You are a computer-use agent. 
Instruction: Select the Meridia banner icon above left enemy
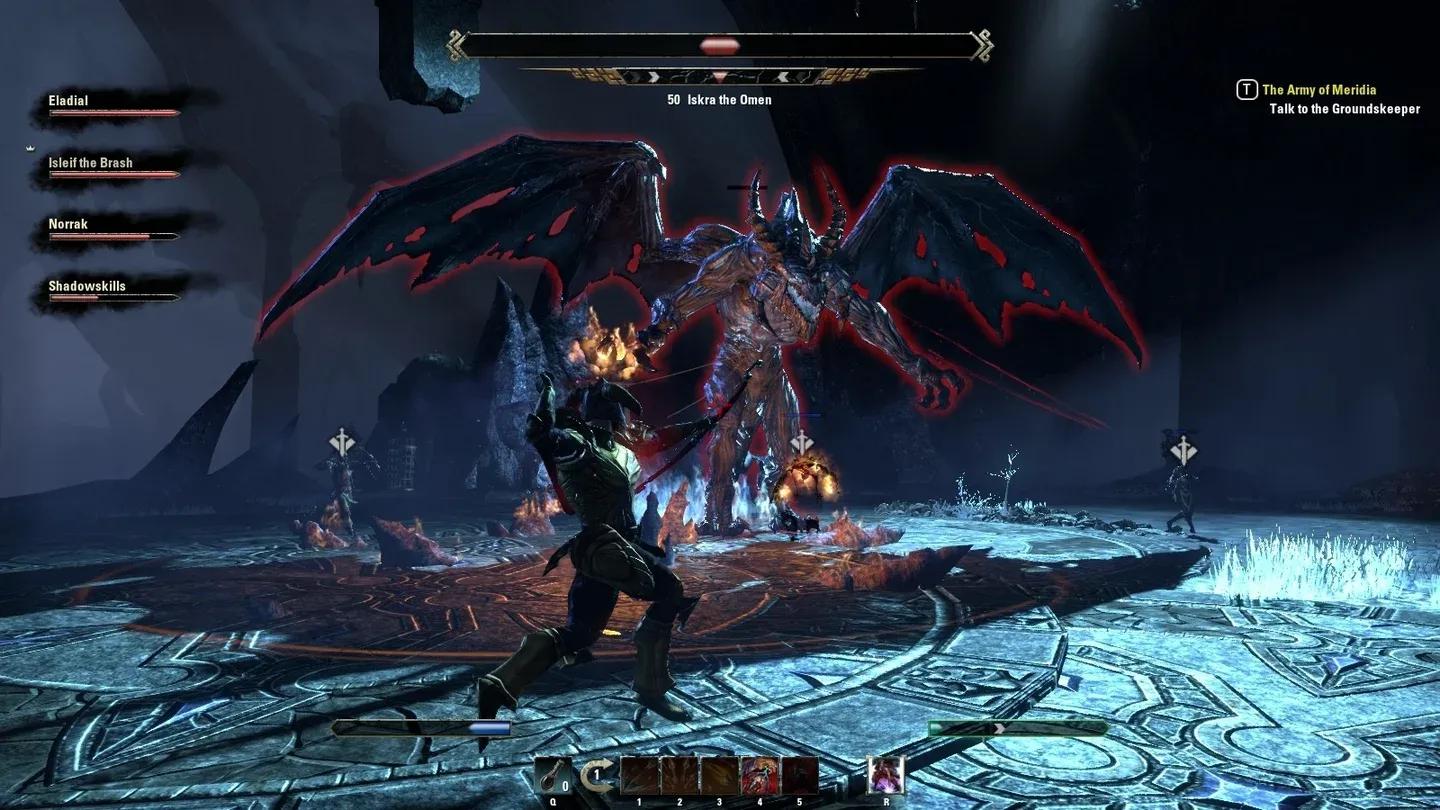pos(344,438)
